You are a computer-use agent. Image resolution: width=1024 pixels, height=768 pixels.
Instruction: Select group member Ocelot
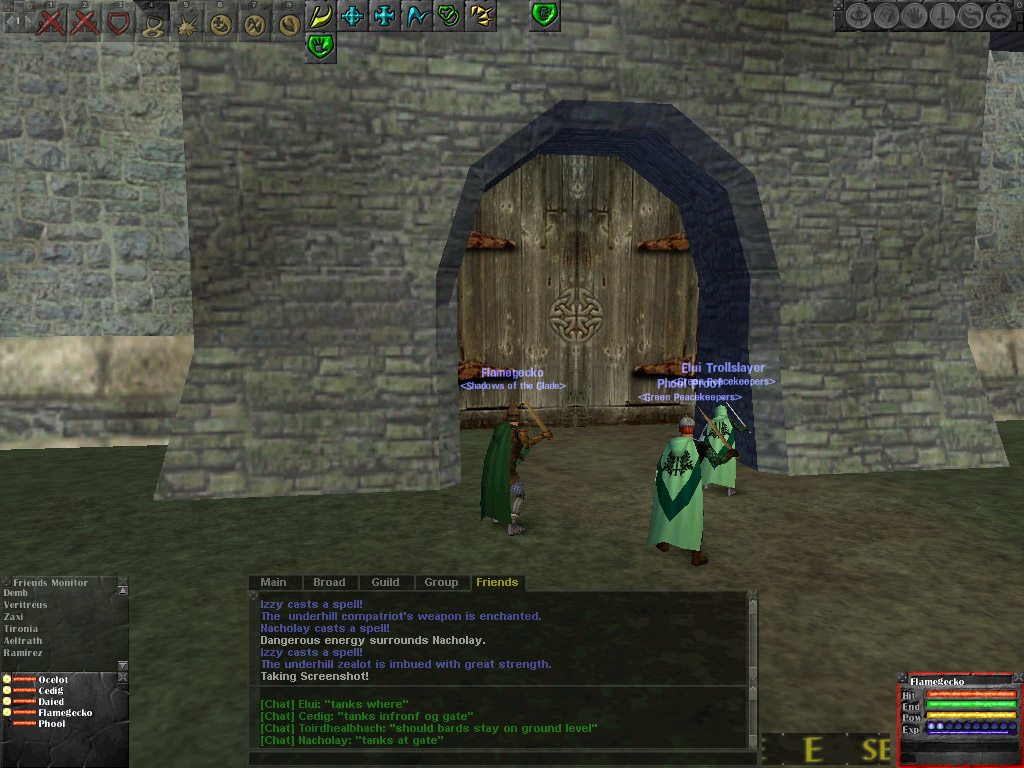pyautogui.click(x=52, y=680)
